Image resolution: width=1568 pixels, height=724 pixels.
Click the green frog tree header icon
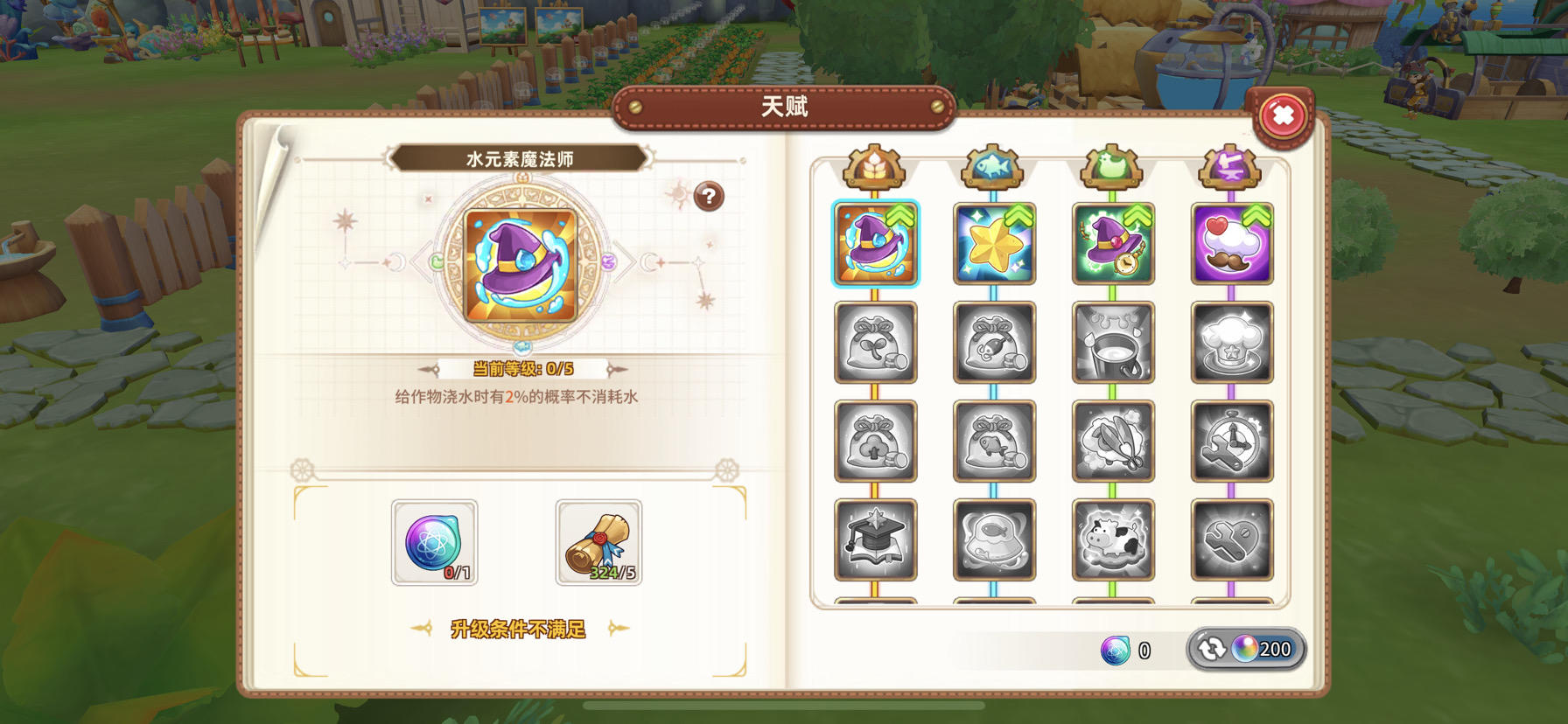[x=1112, y=169]
